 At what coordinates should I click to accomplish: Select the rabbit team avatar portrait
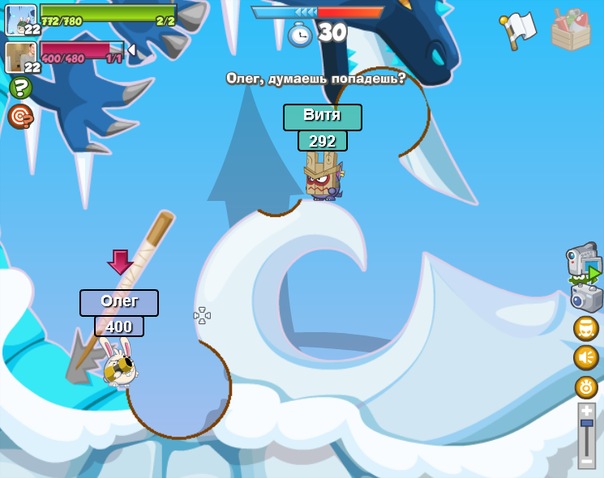pos(20,18)
